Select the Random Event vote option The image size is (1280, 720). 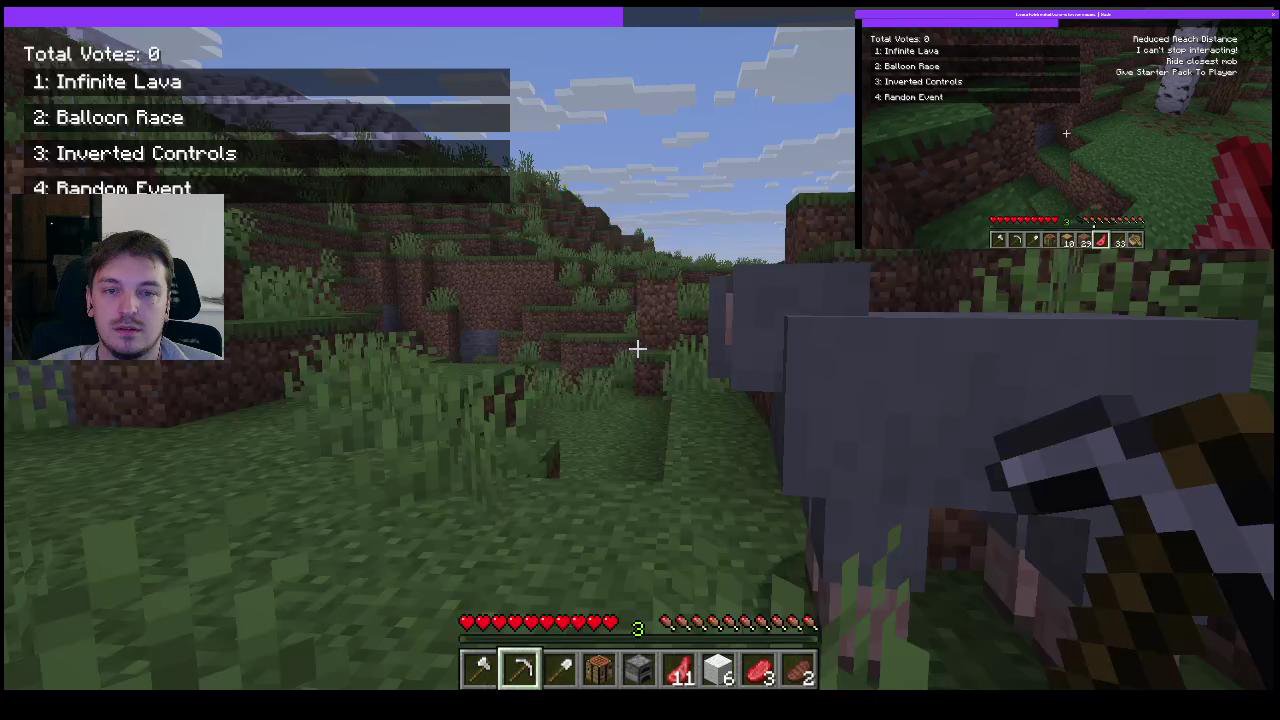(x=123, y=188)
